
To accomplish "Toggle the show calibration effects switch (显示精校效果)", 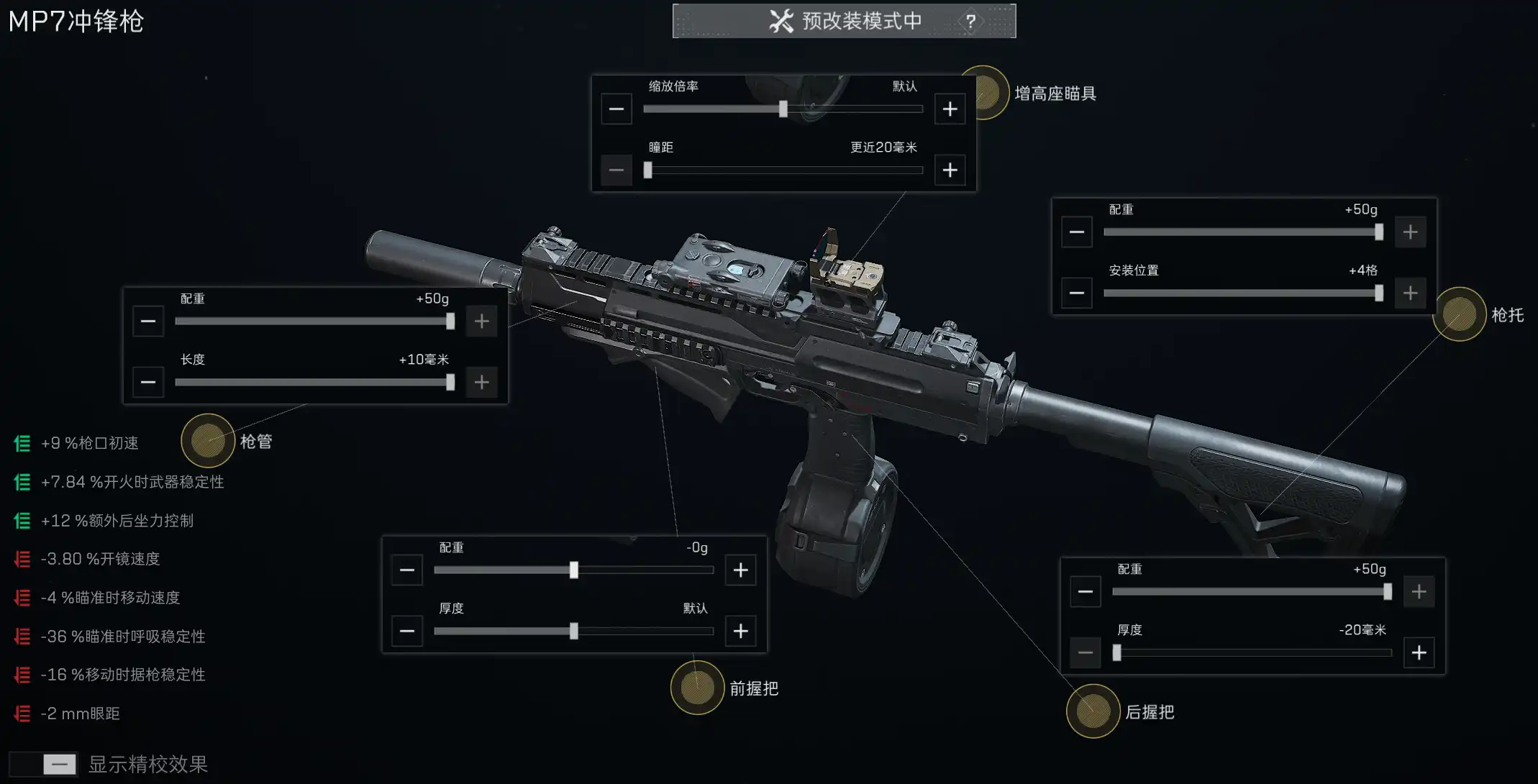I will 43,764.
